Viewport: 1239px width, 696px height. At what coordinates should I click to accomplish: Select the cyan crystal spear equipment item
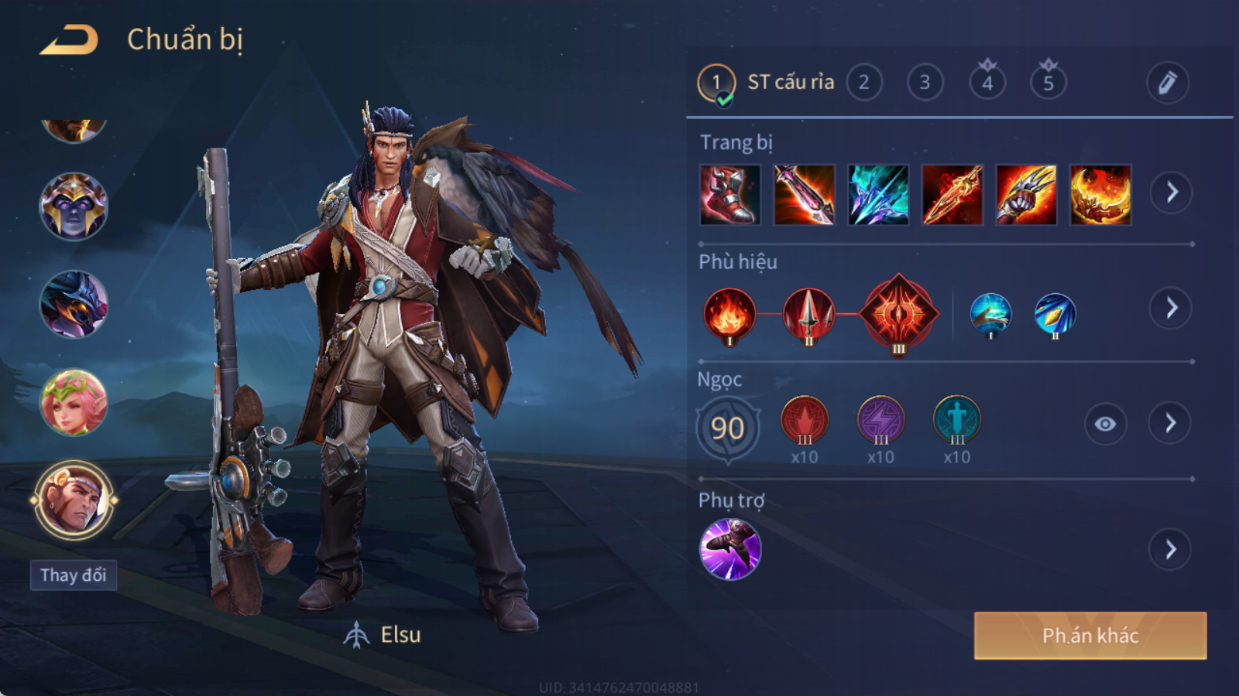pyautogui.click(x=878, y=194)
